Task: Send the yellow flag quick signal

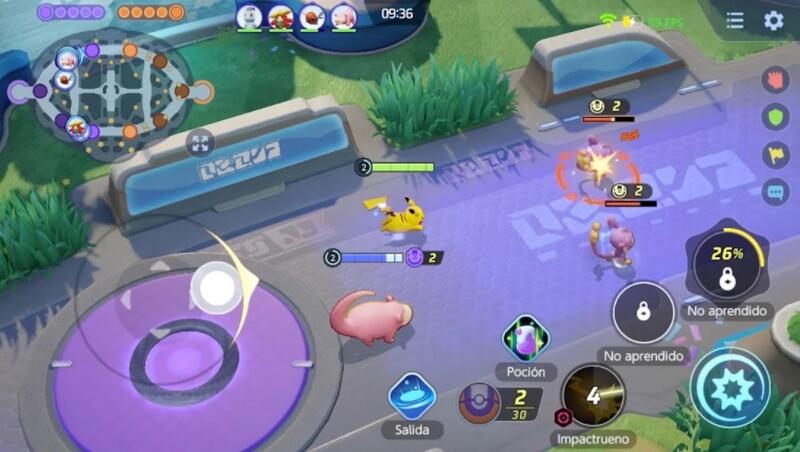Action: click(x=775, y=154)
